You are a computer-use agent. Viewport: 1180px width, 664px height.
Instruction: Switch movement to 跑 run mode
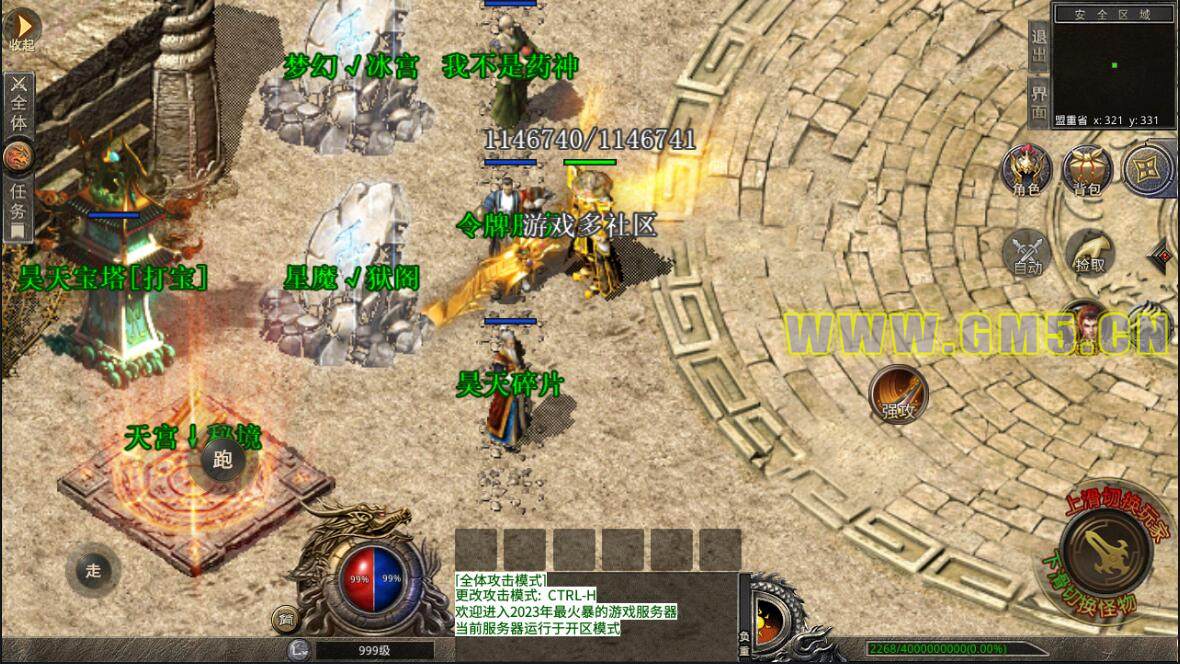(x=223, y=460)
